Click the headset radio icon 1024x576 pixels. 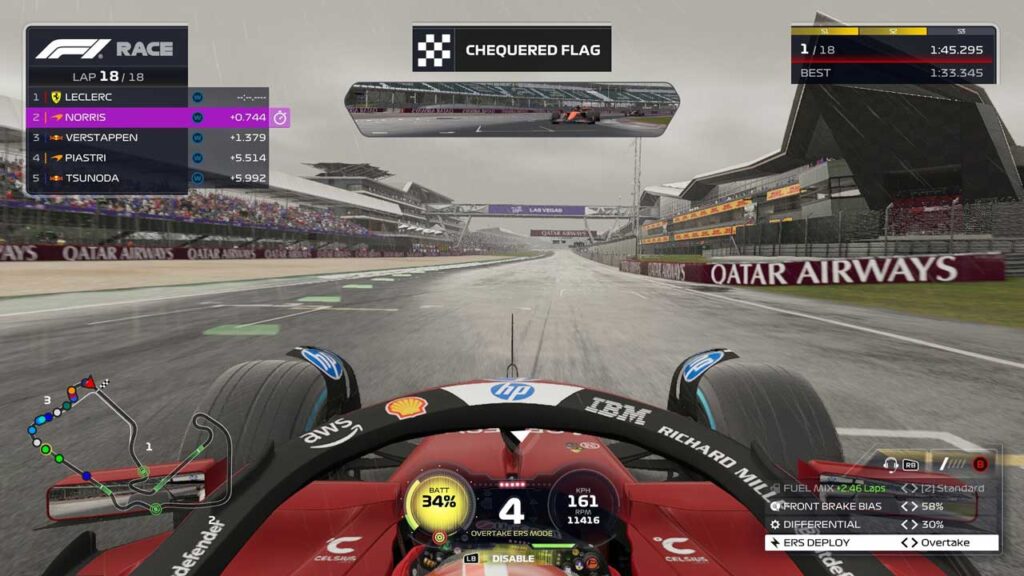891,464
